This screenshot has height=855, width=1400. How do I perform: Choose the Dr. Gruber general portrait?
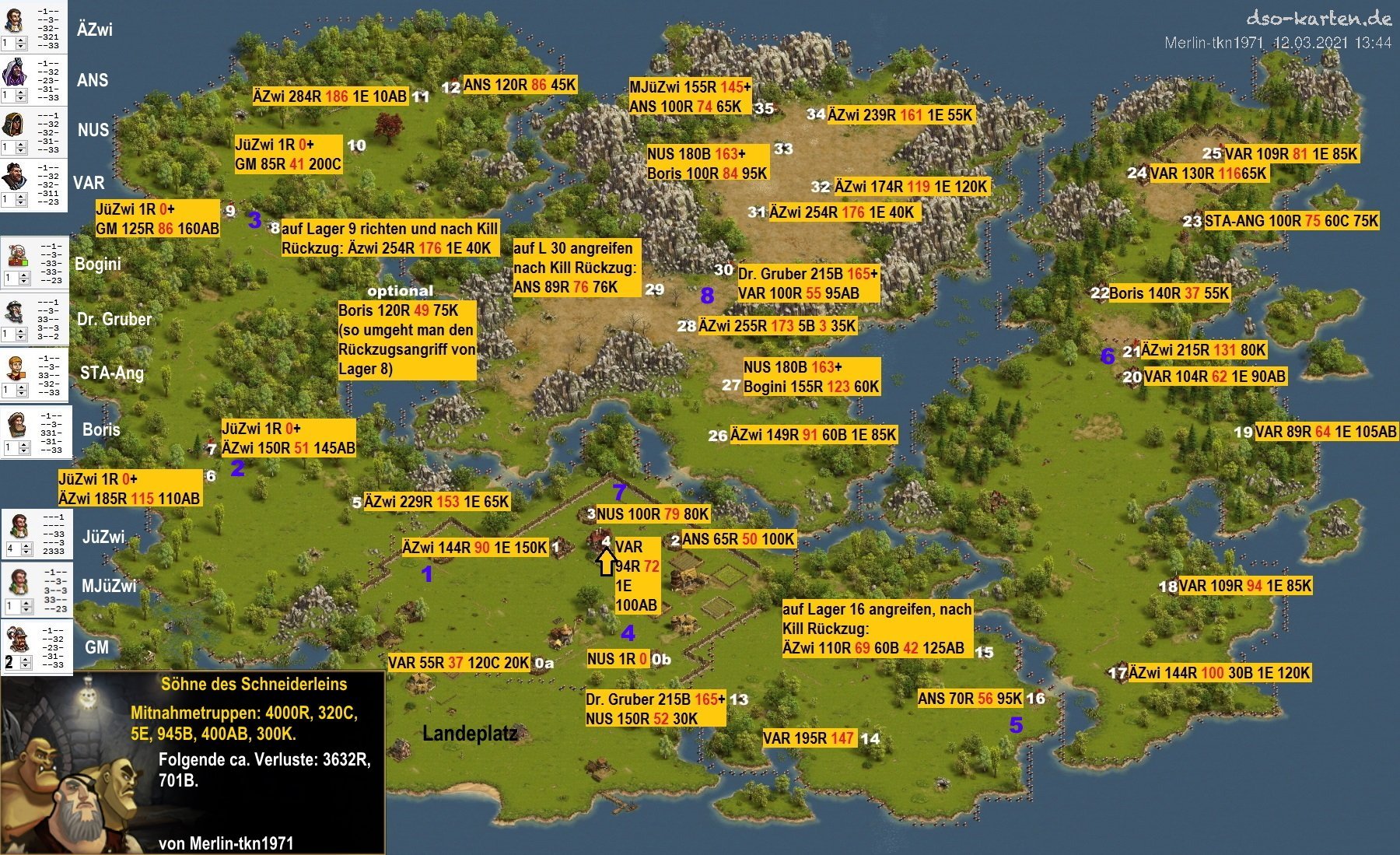pyautogui.click(x=17, y=310)
